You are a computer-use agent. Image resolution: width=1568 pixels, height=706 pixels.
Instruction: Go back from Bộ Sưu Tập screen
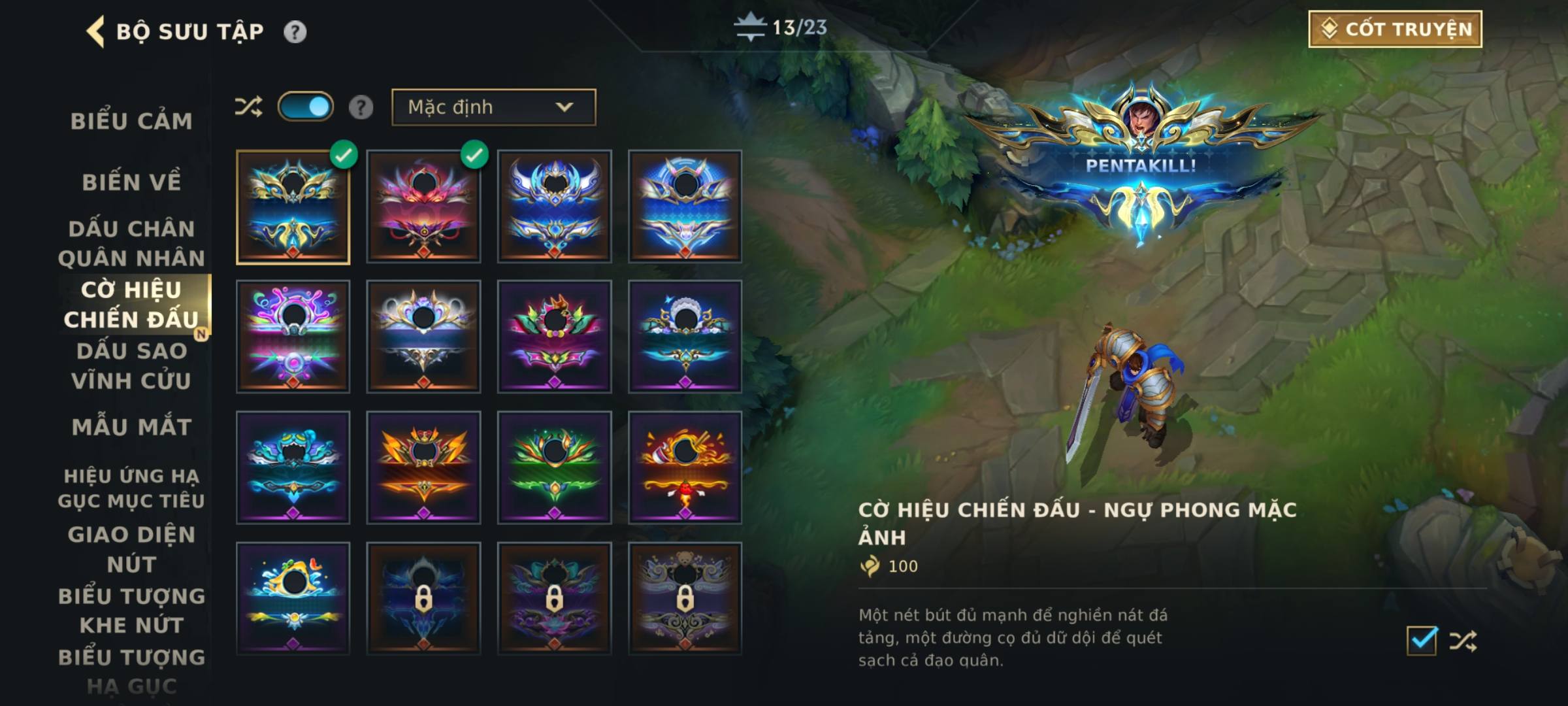pos(95,31)
